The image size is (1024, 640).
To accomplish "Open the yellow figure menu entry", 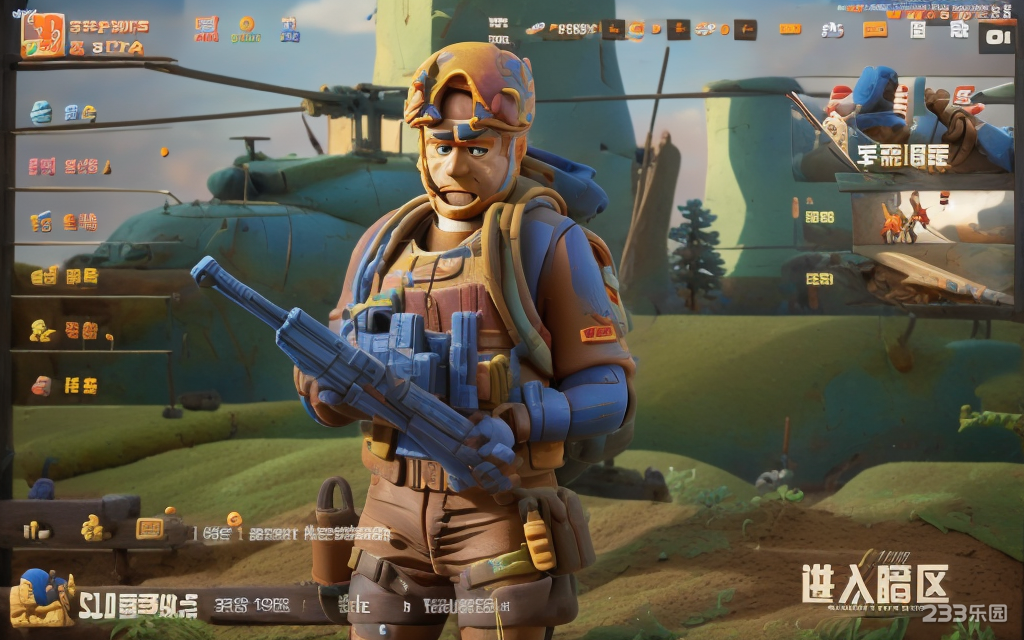I will point(42,330).
